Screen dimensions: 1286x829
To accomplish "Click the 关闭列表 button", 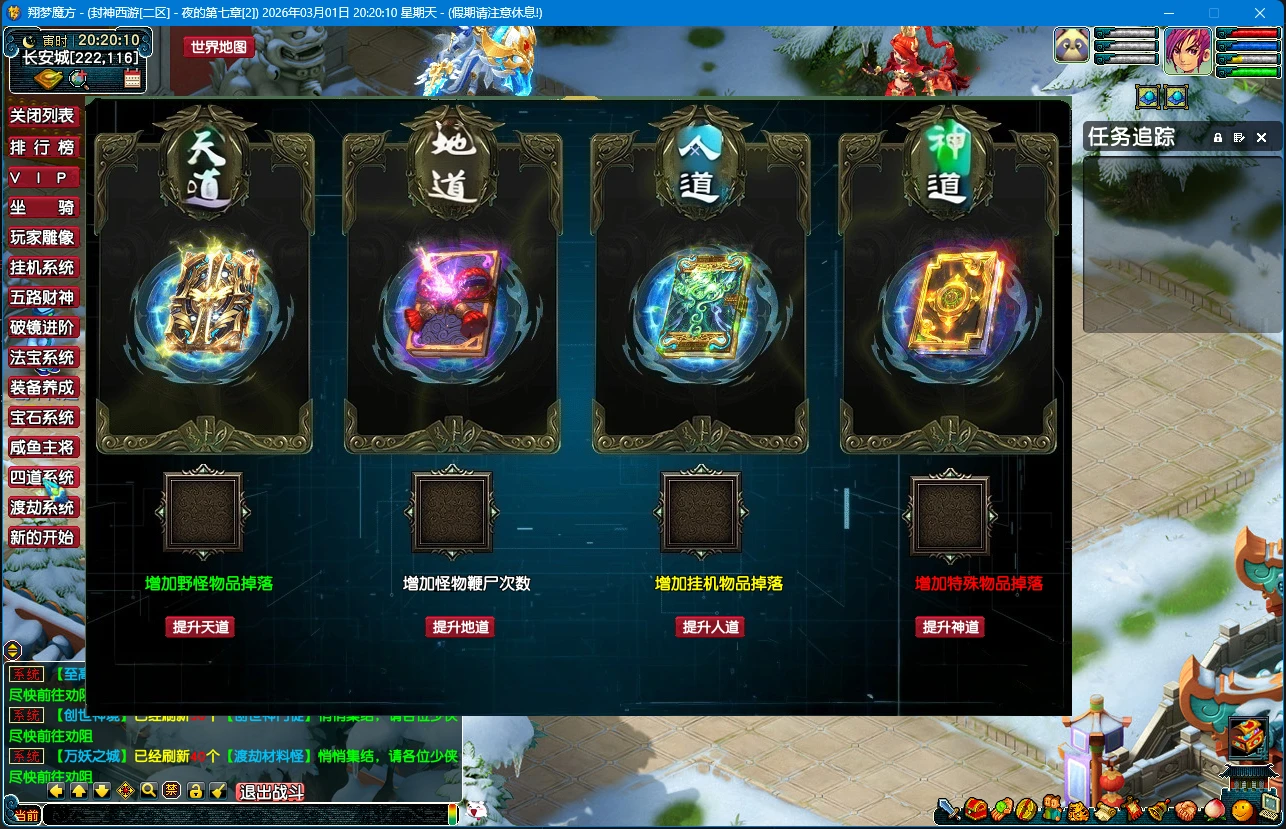I will pyautogui.click(x=42, y=117).
